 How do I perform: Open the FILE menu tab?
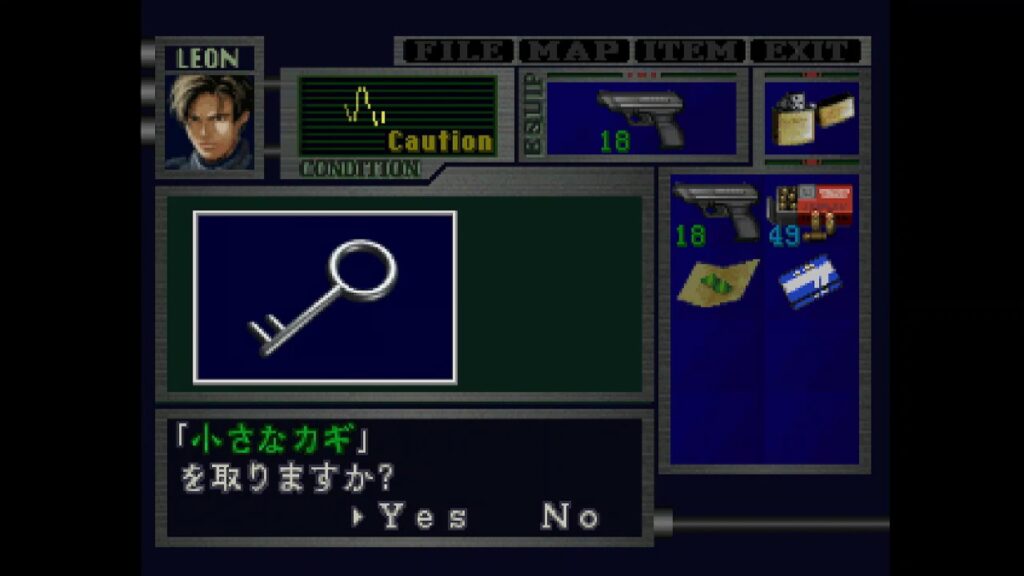(456, 51)
